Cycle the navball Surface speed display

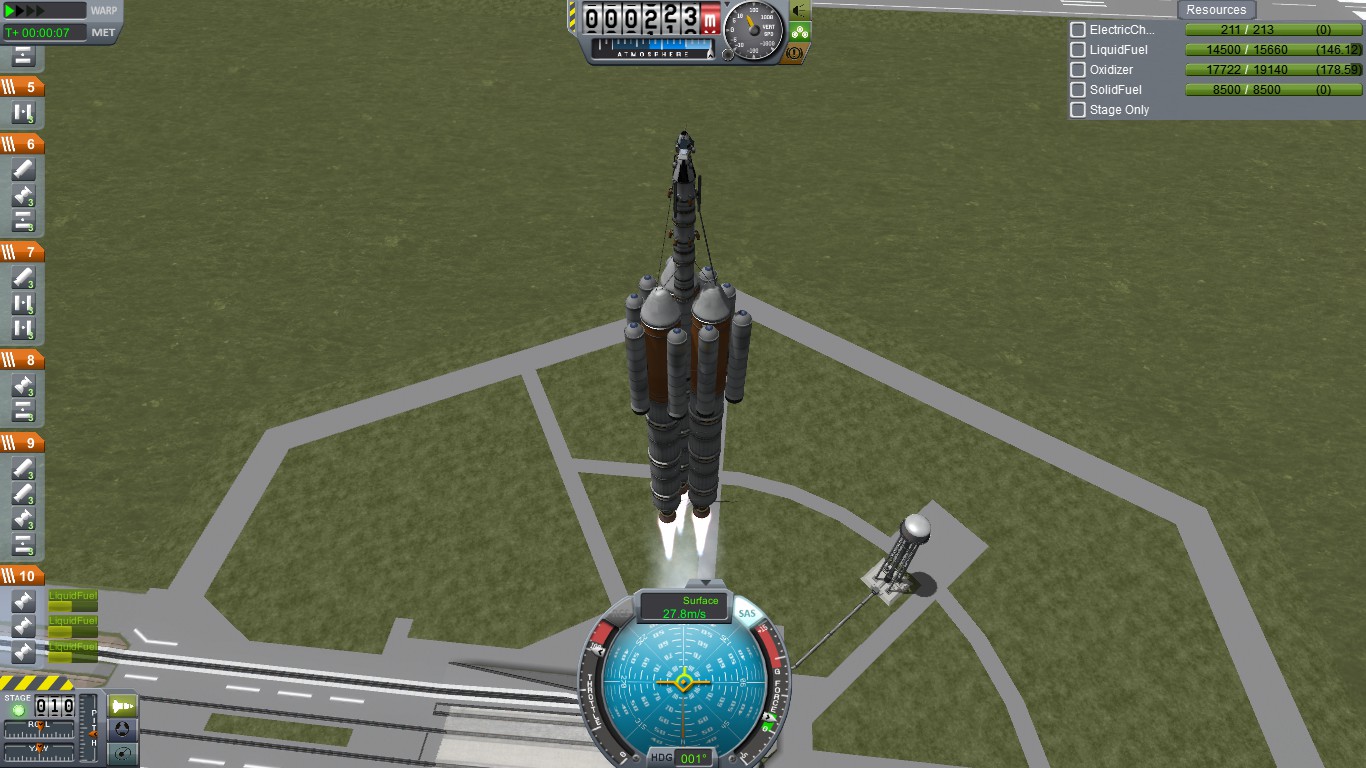point(684,606)
